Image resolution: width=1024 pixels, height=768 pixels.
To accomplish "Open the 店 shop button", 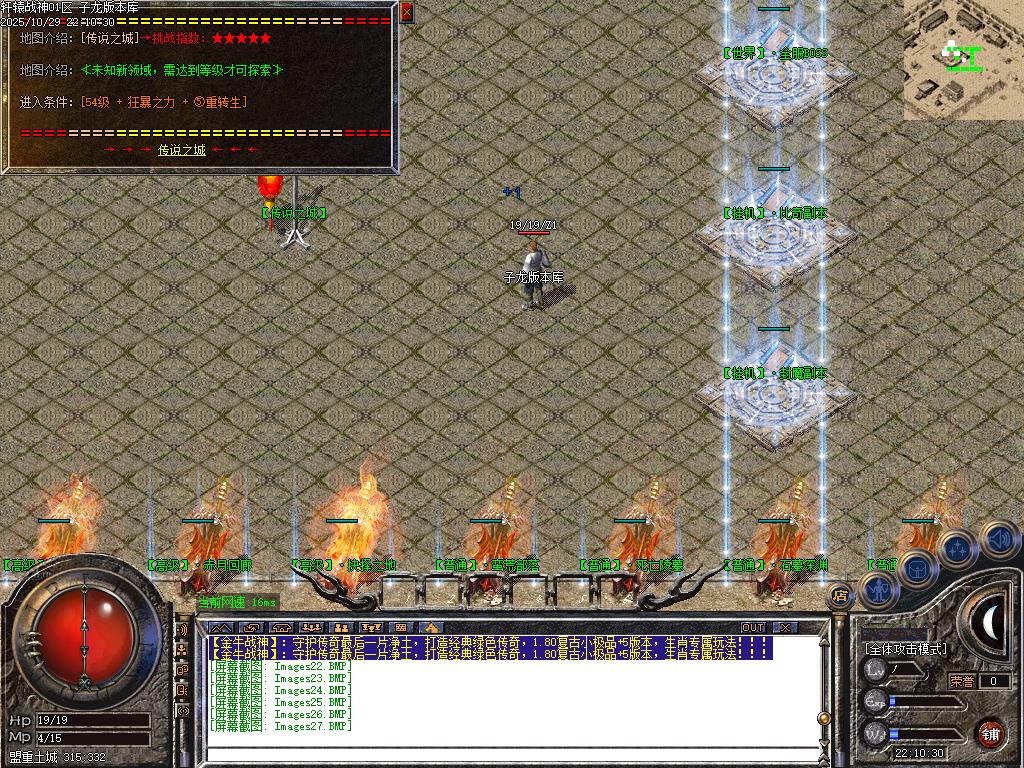I will pos(839,597).
